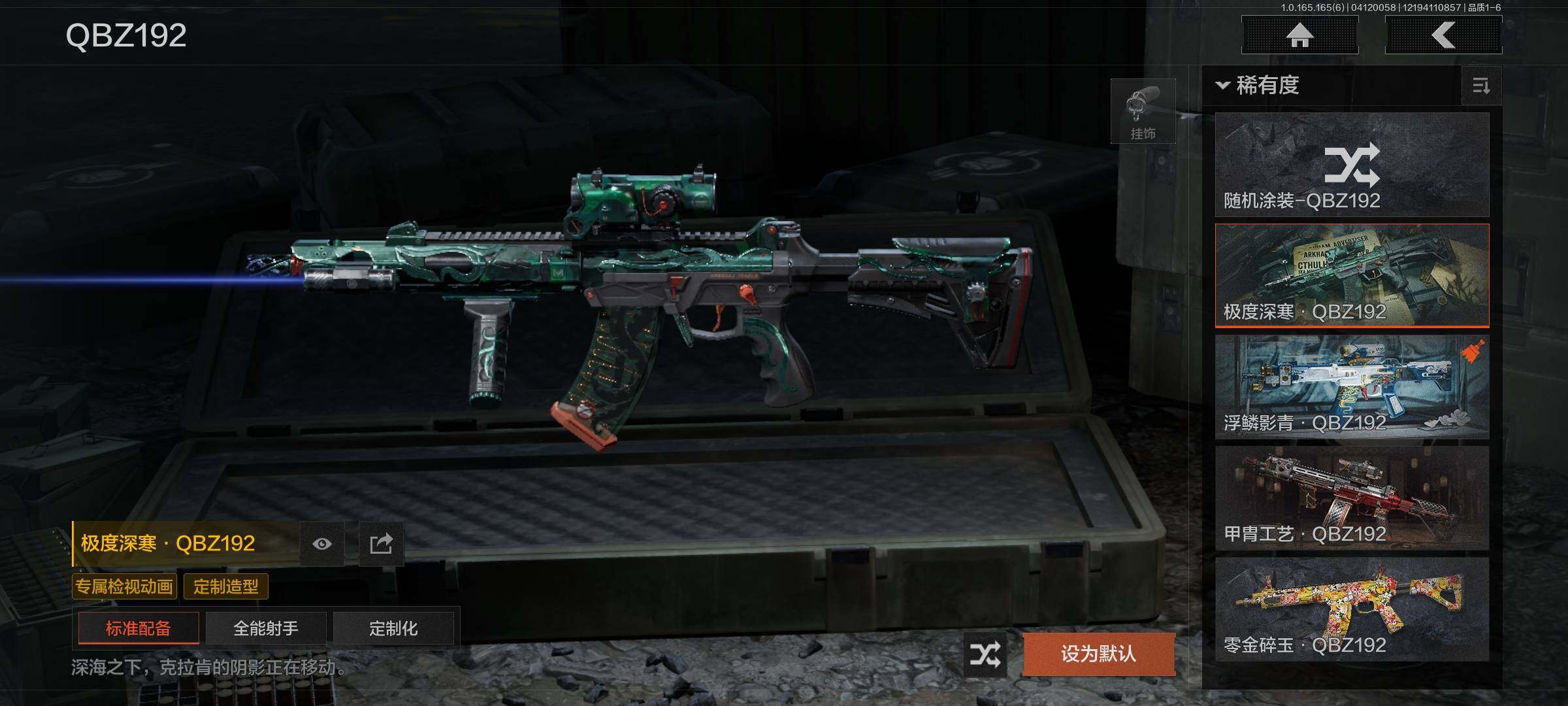Open the 挂饰 charm slot

tap(1143, 112)
